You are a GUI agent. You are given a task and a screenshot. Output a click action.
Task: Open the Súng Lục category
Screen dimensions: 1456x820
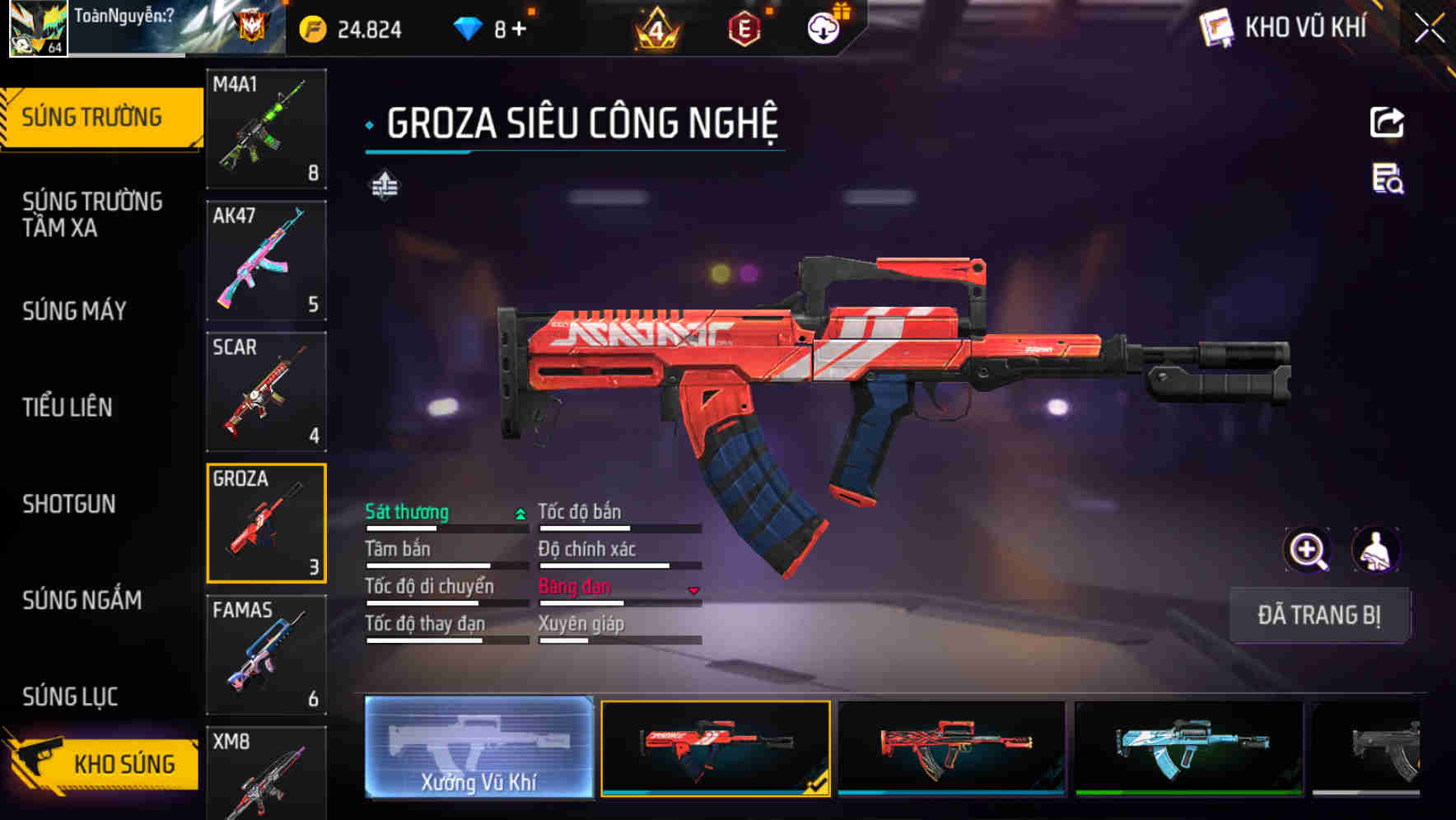pyautogui.click(x=70, y=697)
